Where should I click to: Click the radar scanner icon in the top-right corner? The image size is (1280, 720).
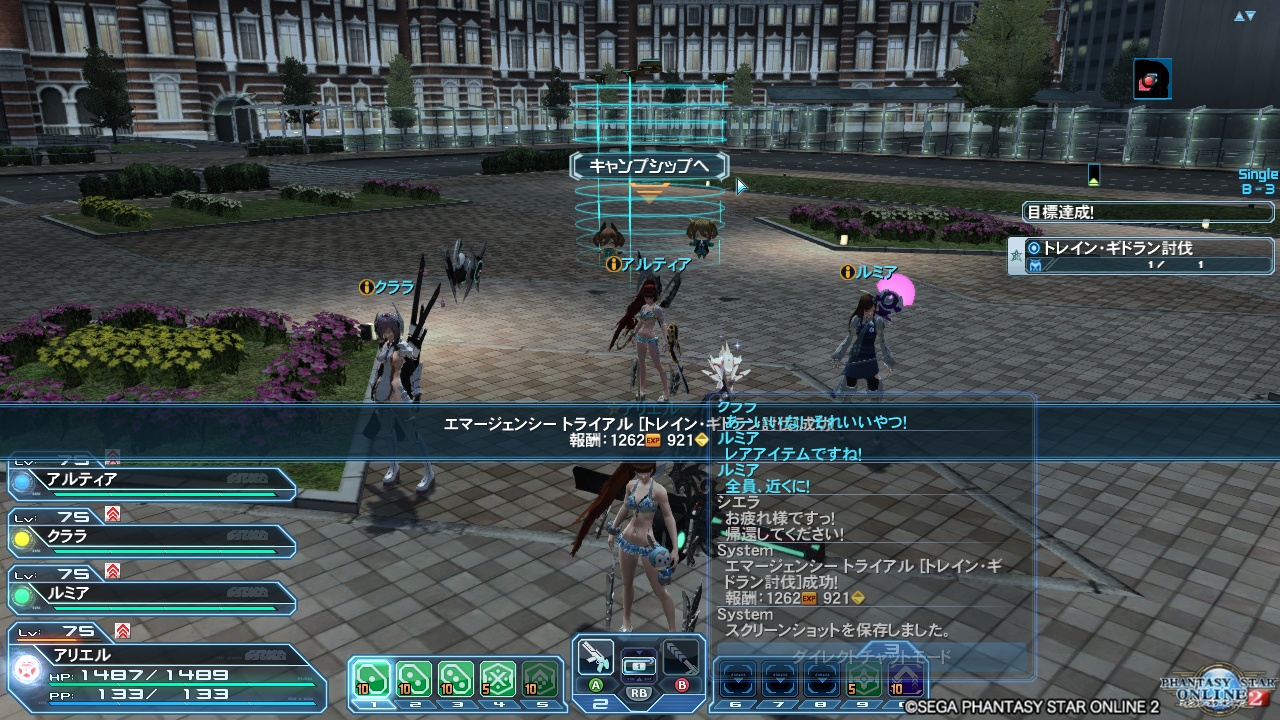(1150, 80)
